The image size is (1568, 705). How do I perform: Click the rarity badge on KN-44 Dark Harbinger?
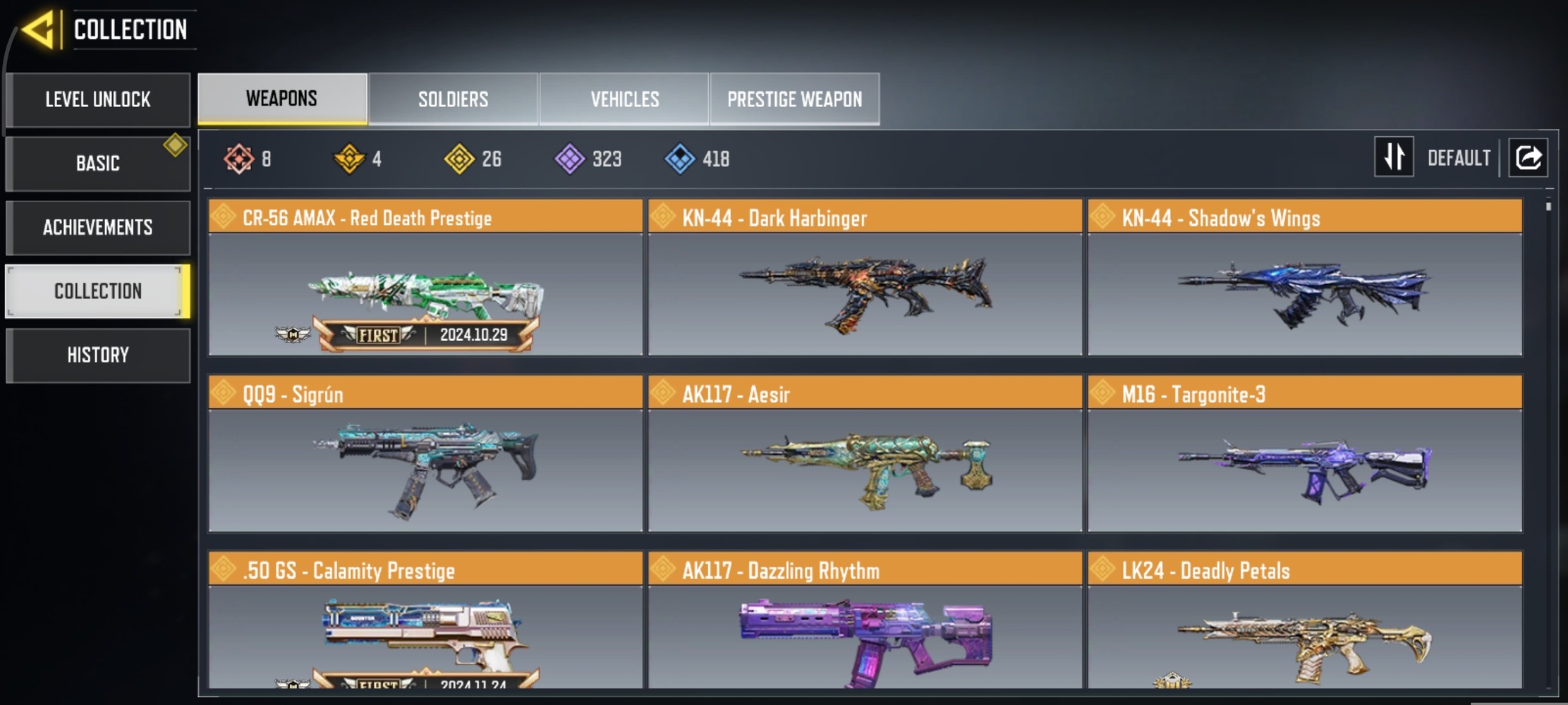tap(664, 217)
